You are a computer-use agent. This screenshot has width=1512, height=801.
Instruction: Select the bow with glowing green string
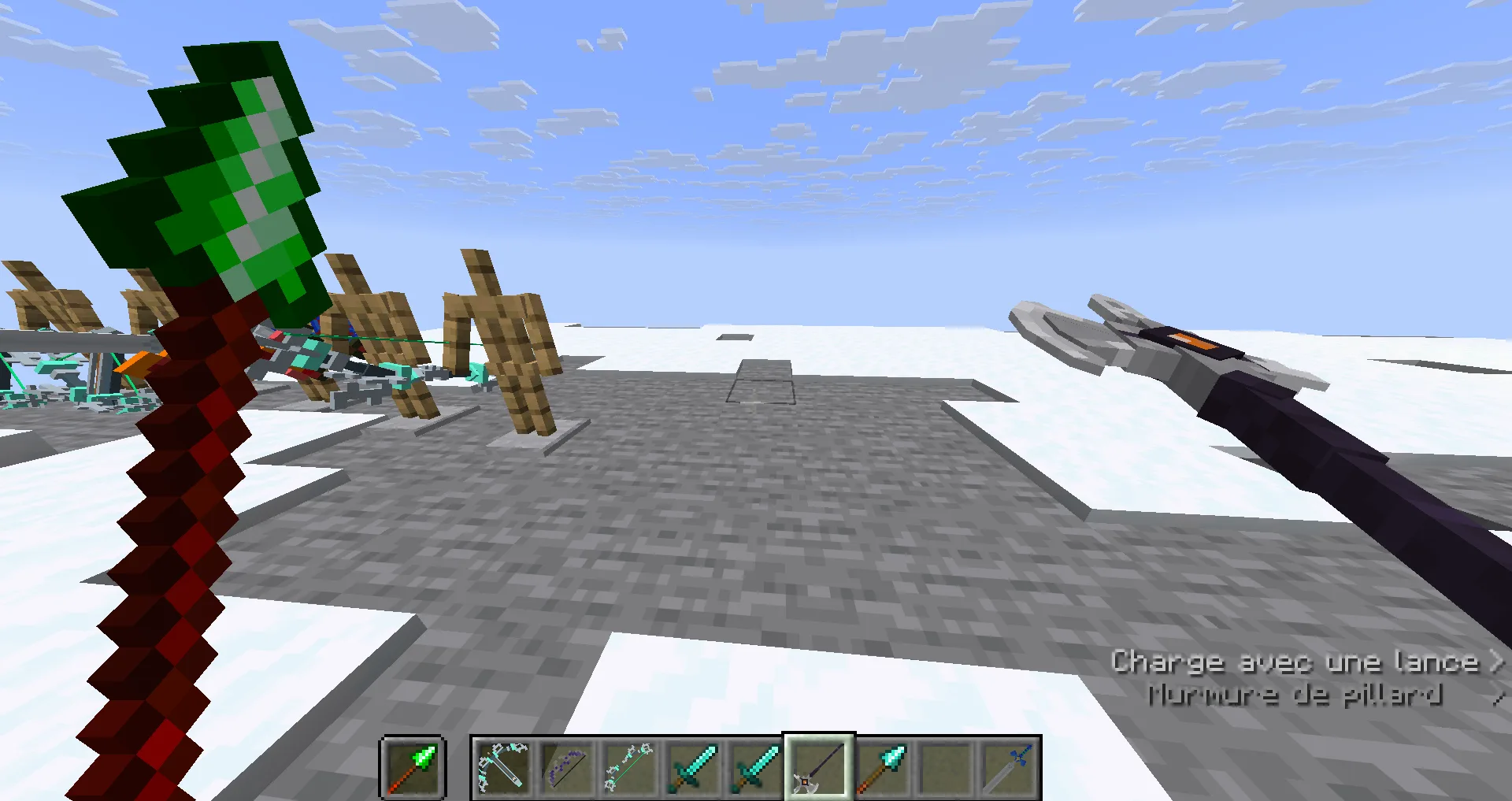click(x=628, y=768)
